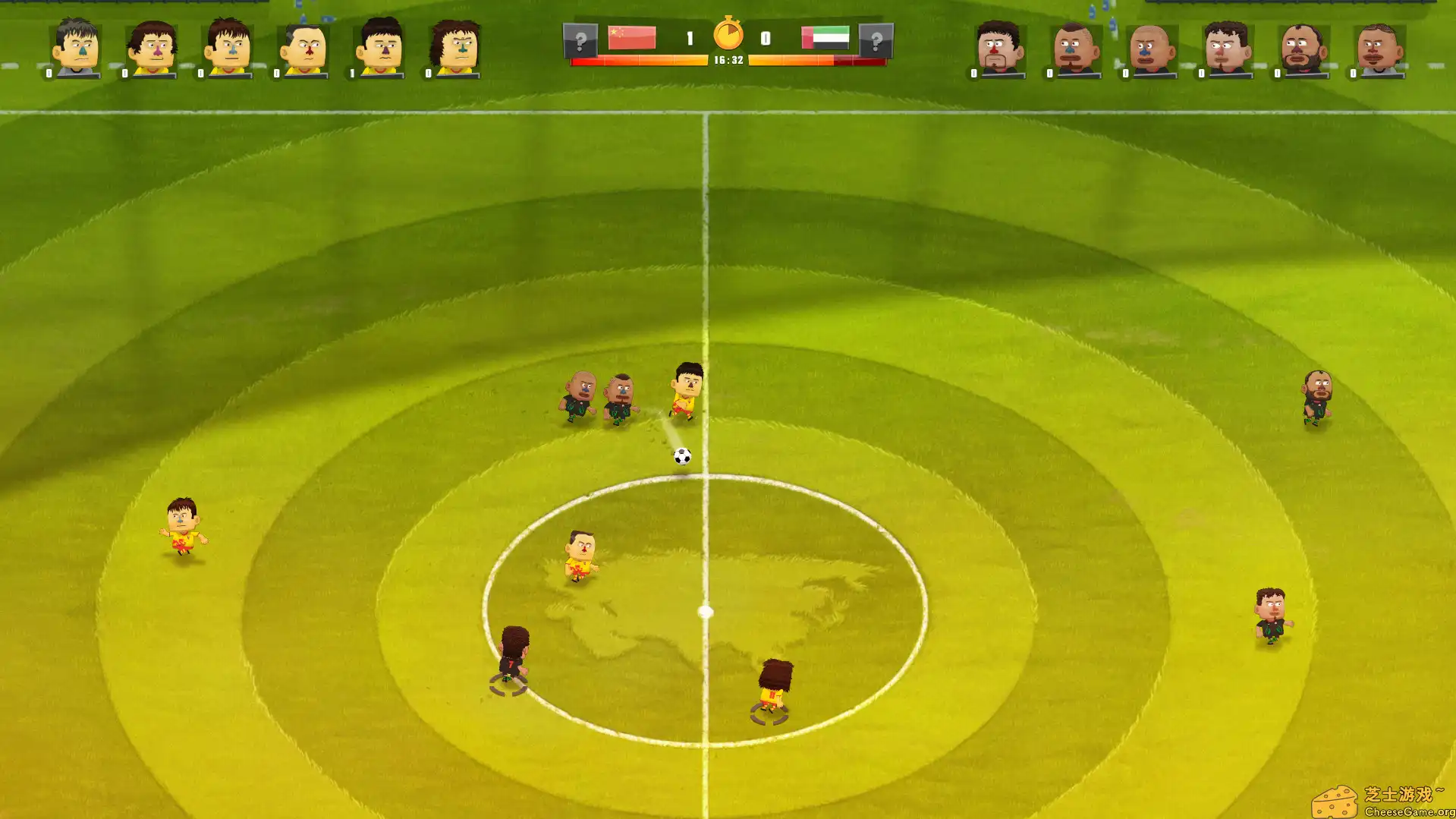Click the mohawk UAE player portrait

coord(1074,47)
